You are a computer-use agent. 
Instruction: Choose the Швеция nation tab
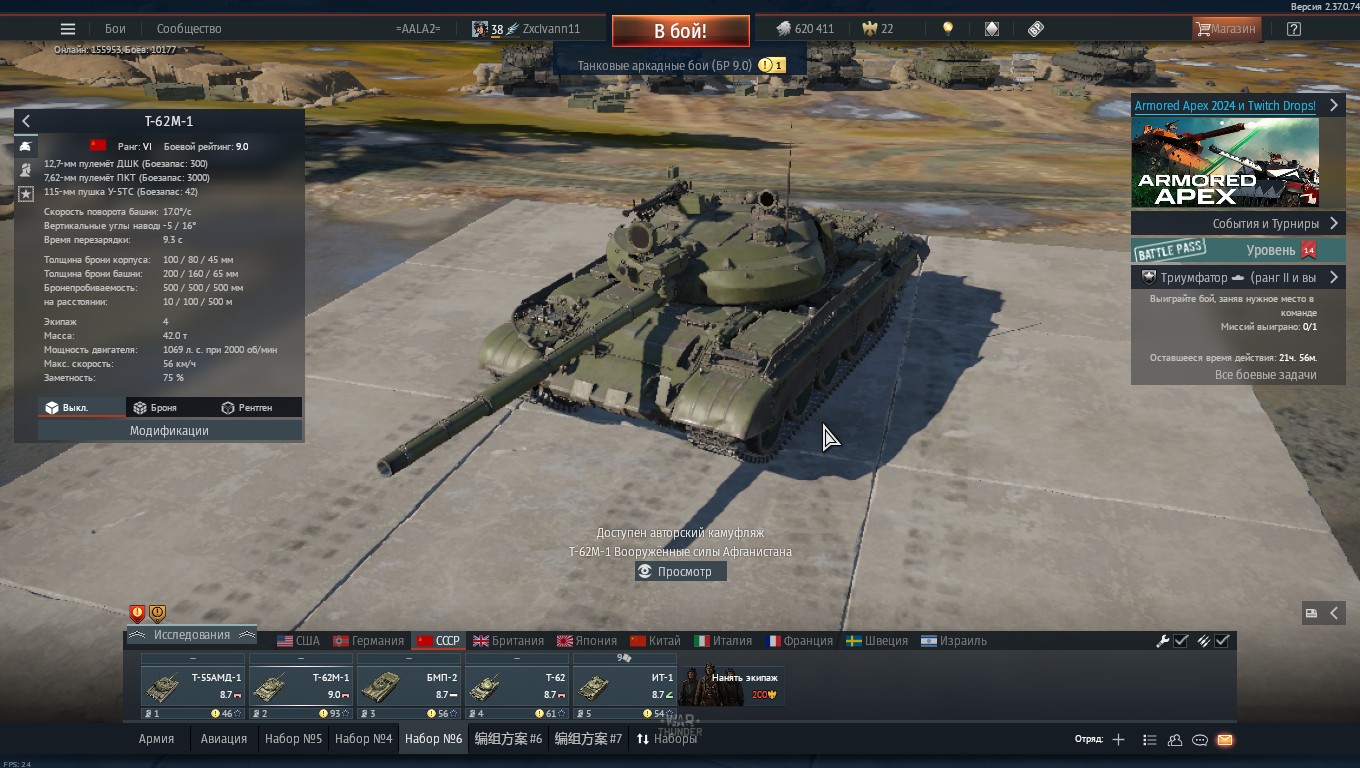[877, 641]
